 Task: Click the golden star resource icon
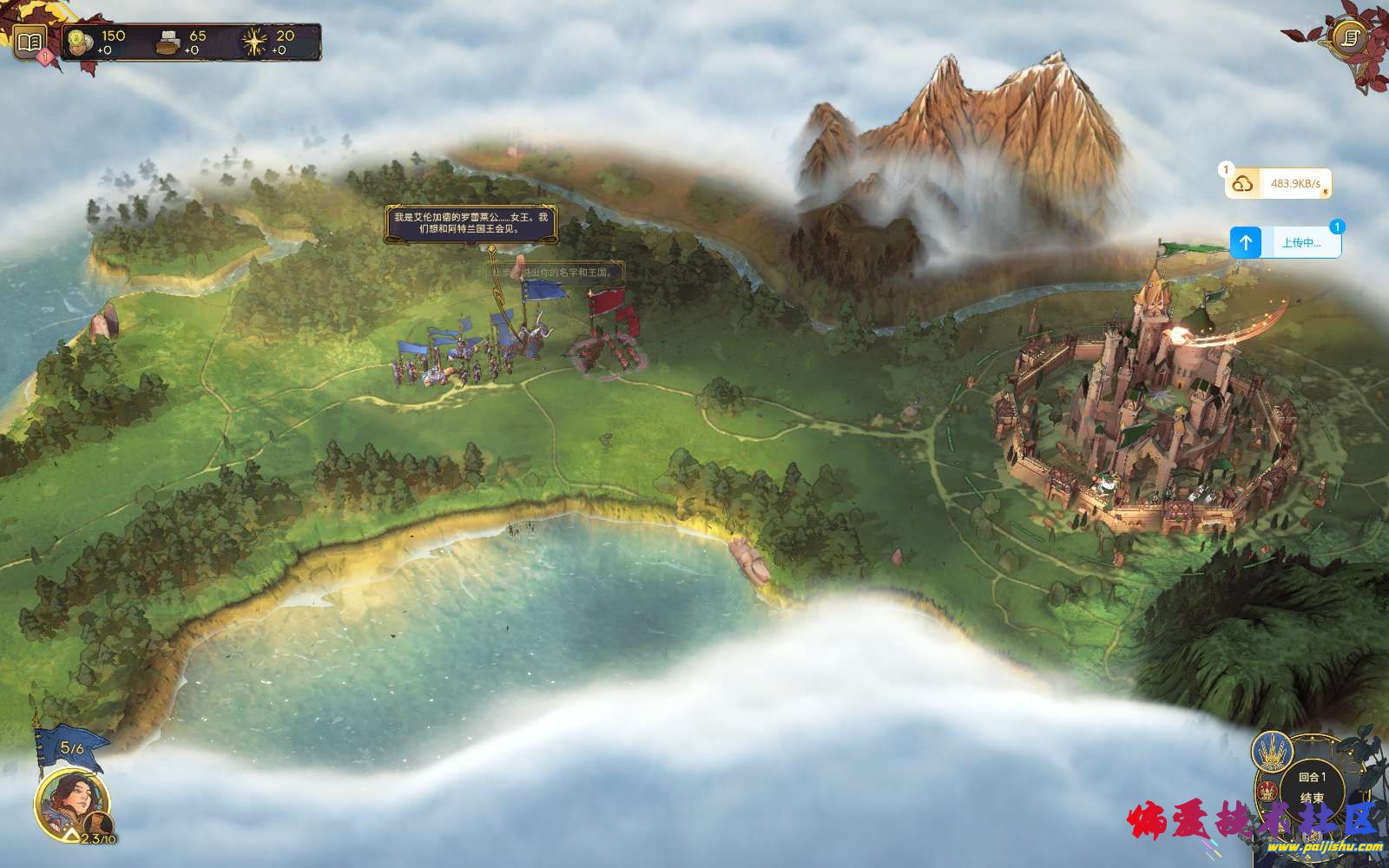pyautogui.click(x=256, y=42)
